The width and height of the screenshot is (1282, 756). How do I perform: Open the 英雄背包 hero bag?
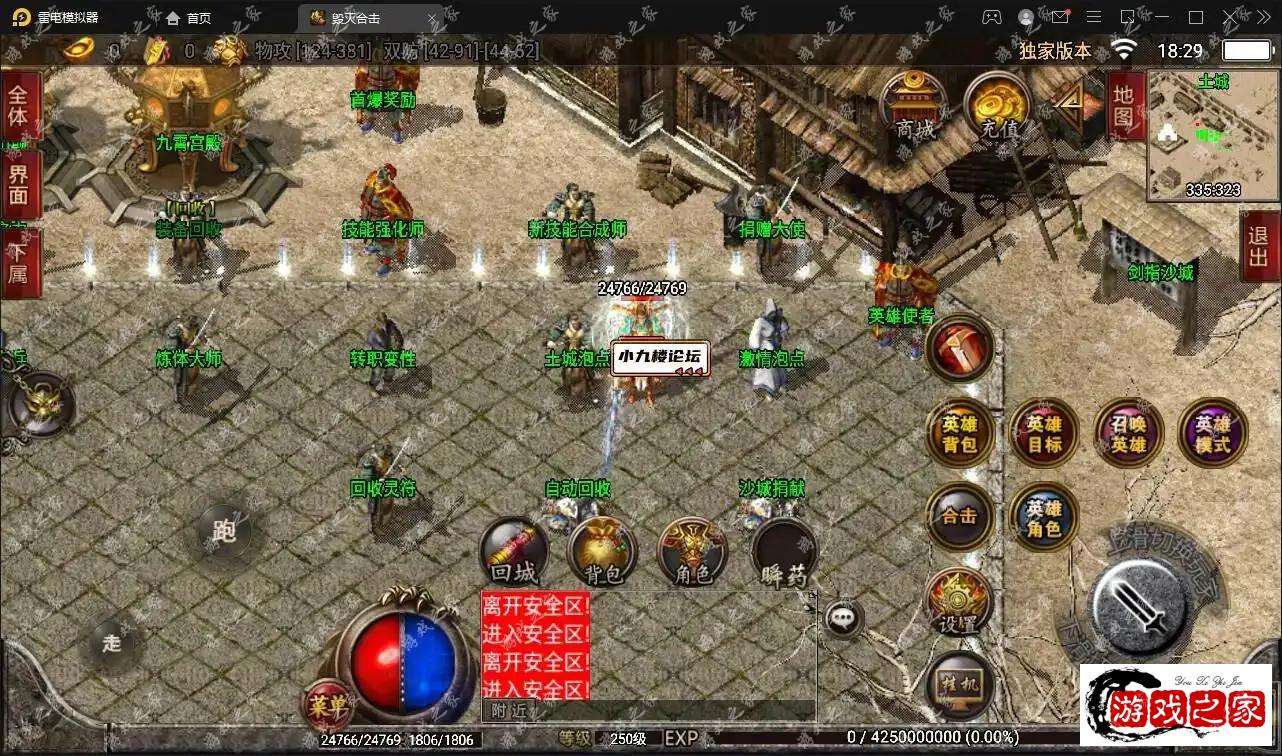pyautogui.click(x=960, y=433)
